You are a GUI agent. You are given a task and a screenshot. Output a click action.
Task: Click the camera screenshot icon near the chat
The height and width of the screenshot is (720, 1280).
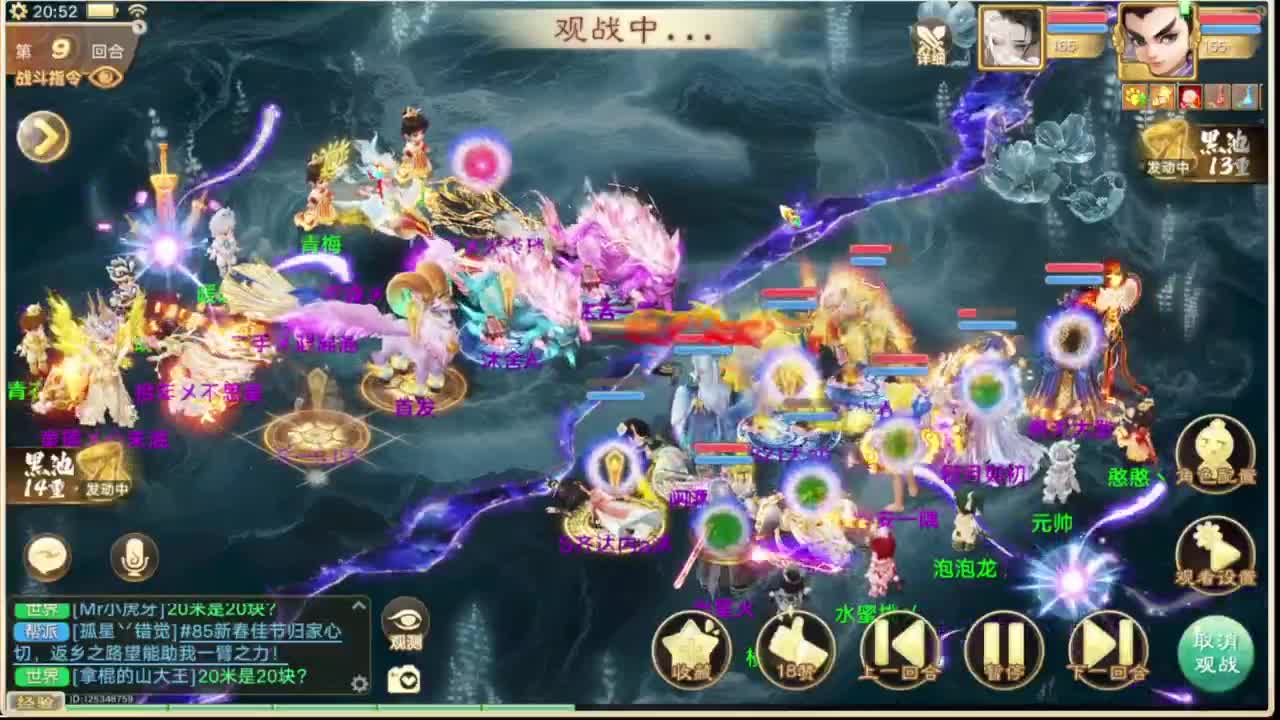406,680
